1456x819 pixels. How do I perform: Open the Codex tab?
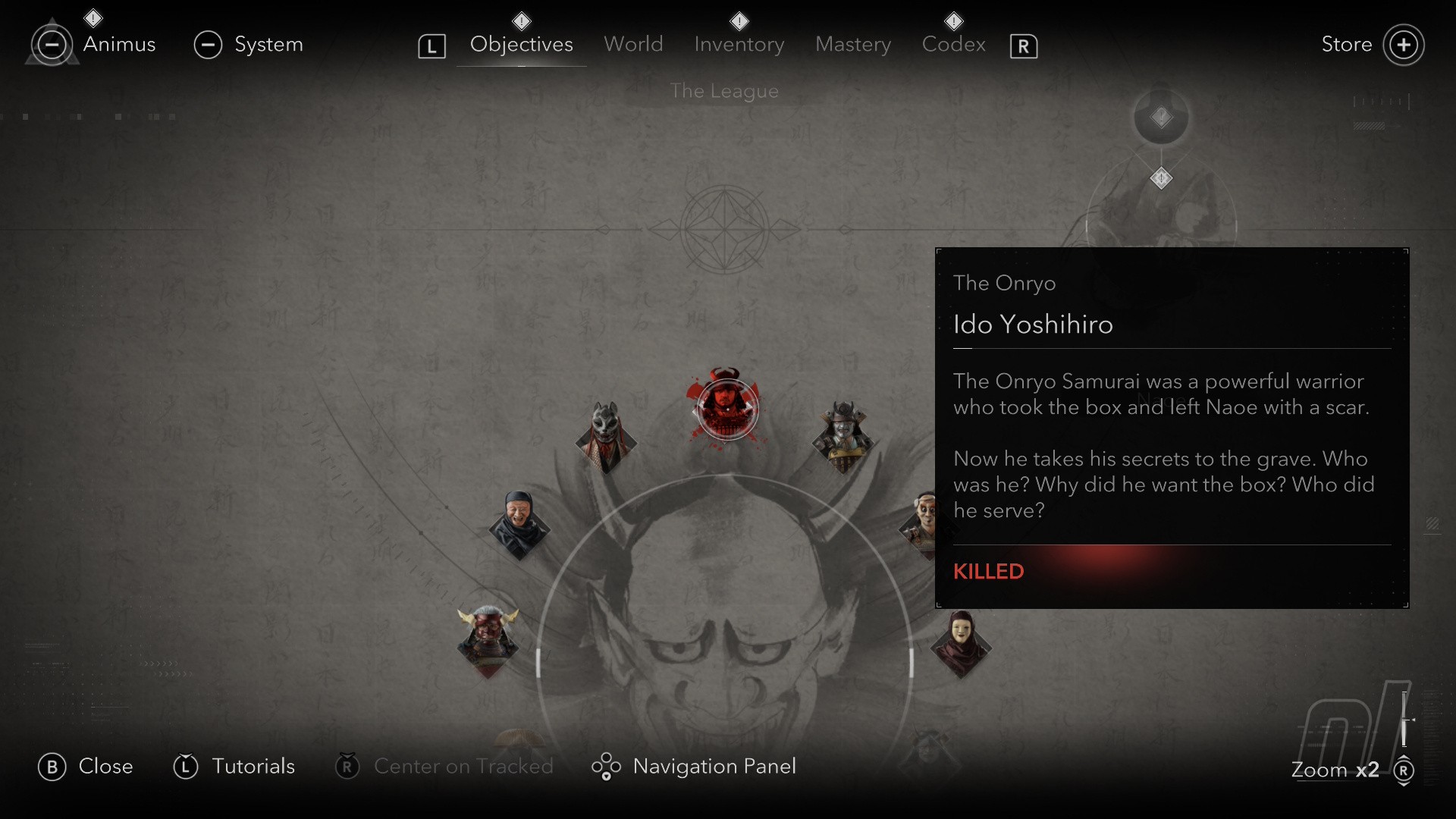click(x=953, y=44)
